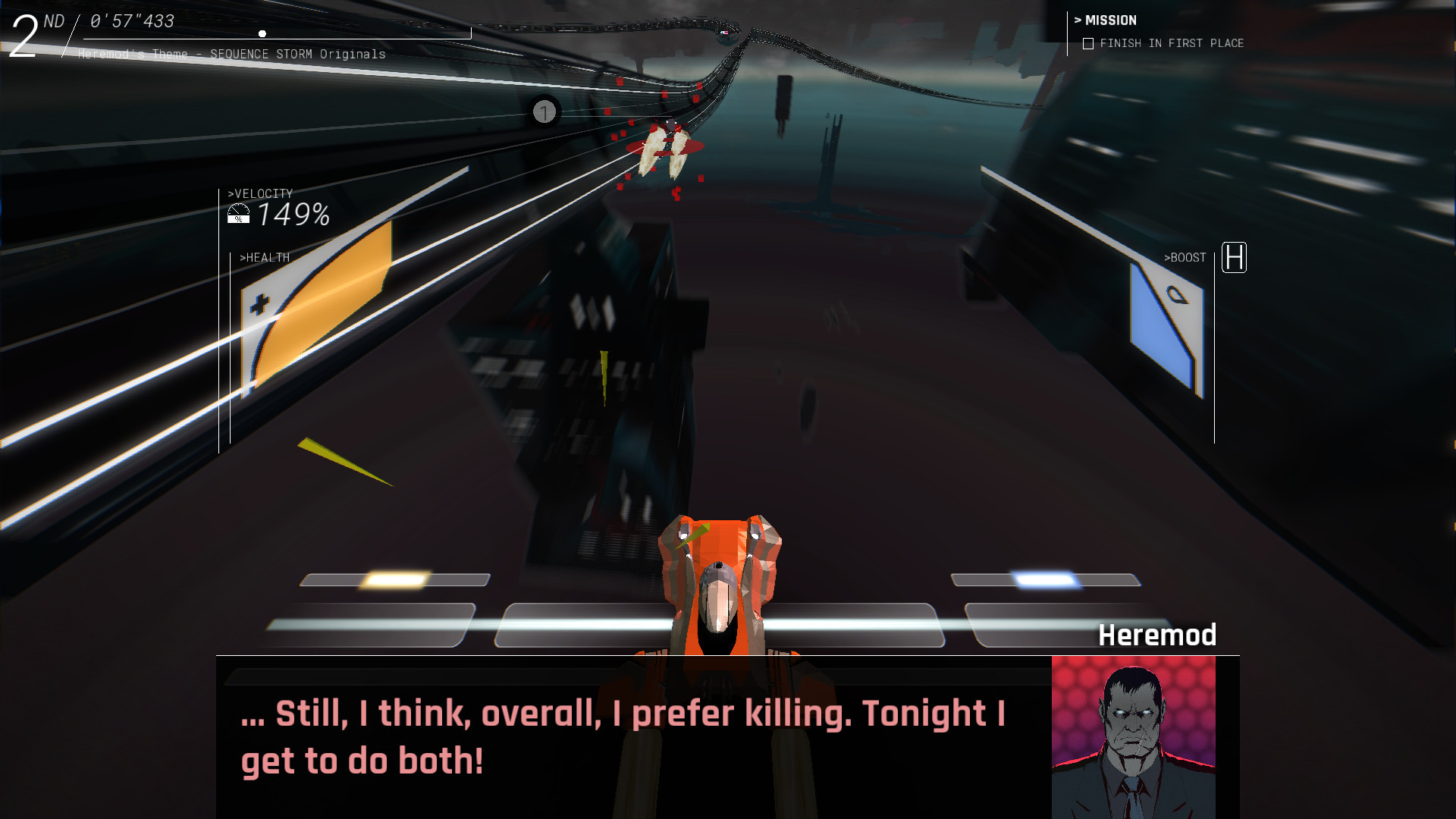Advance the Heremod dialogue text
The image size is (1456, 819).
pyautogui.click(x=622, y=736)
